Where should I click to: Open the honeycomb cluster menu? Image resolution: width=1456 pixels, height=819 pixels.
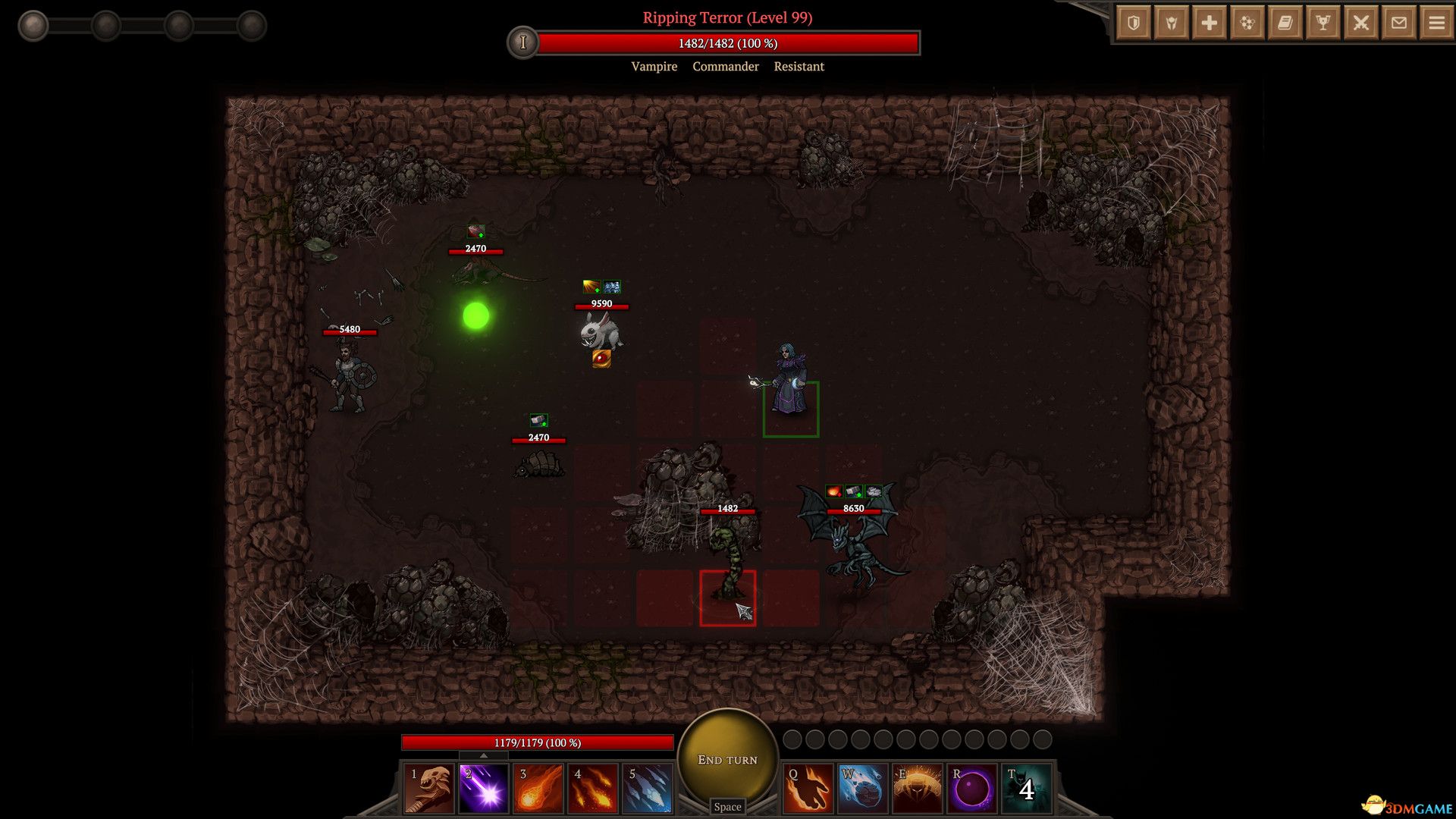[1247, 23]
